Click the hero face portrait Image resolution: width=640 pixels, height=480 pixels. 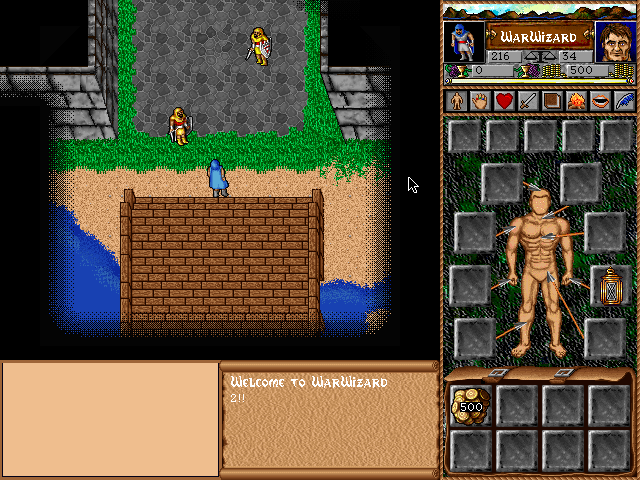(x=615, y=42)
